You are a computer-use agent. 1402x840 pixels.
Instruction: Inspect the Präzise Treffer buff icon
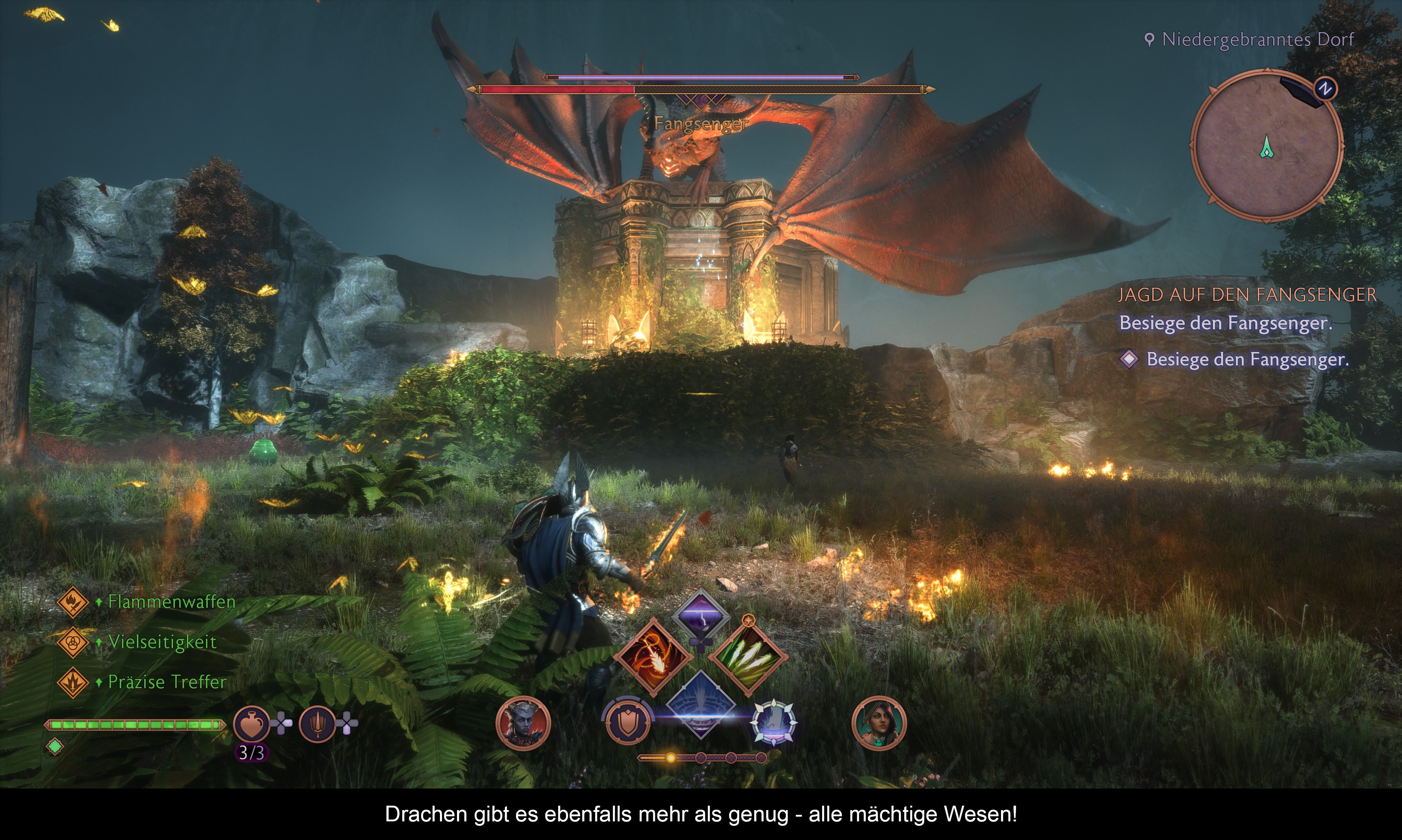(73, 682)
